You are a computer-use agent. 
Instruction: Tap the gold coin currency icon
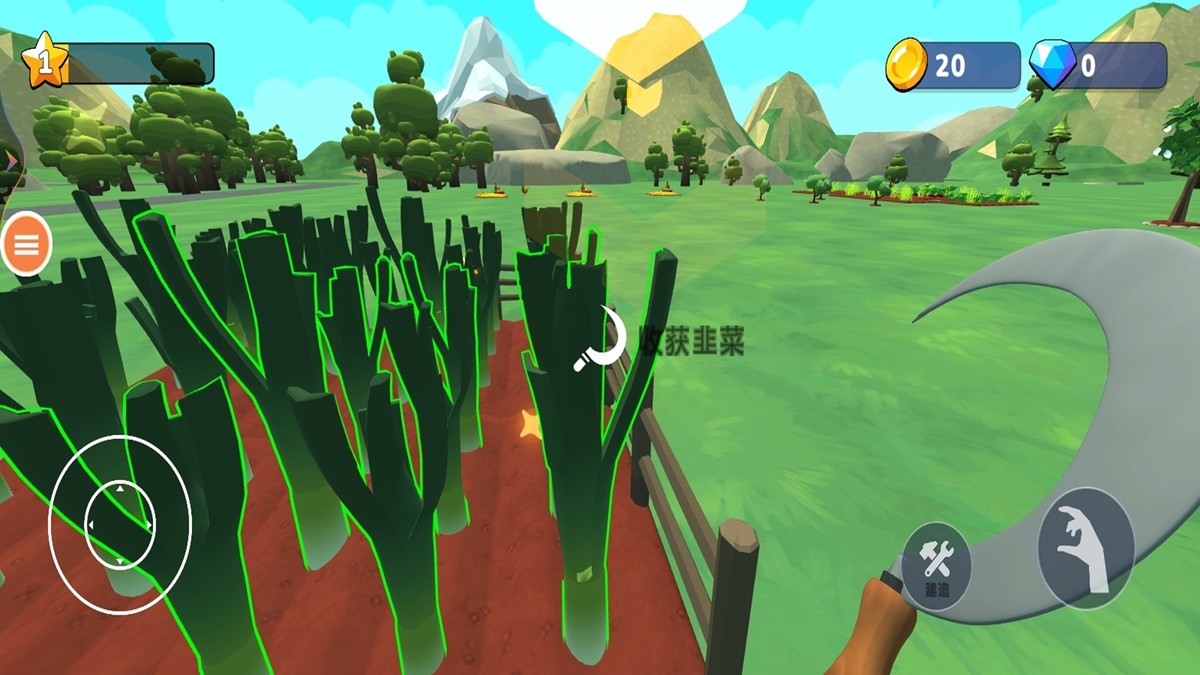coord(907,66)
